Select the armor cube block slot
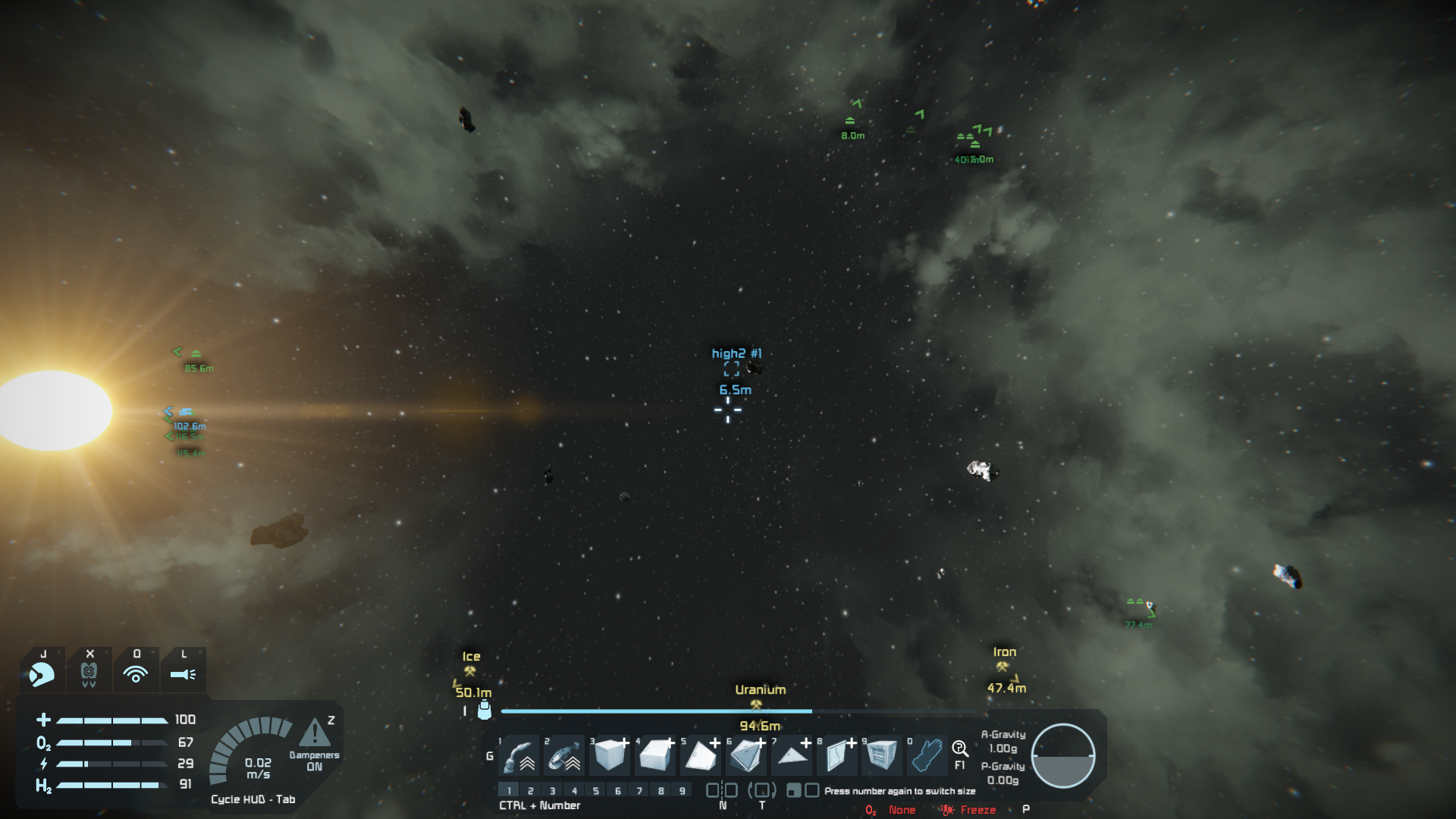Image resolution: width=1456 pixels, height=819 pixels. click(x=610, y=755)
